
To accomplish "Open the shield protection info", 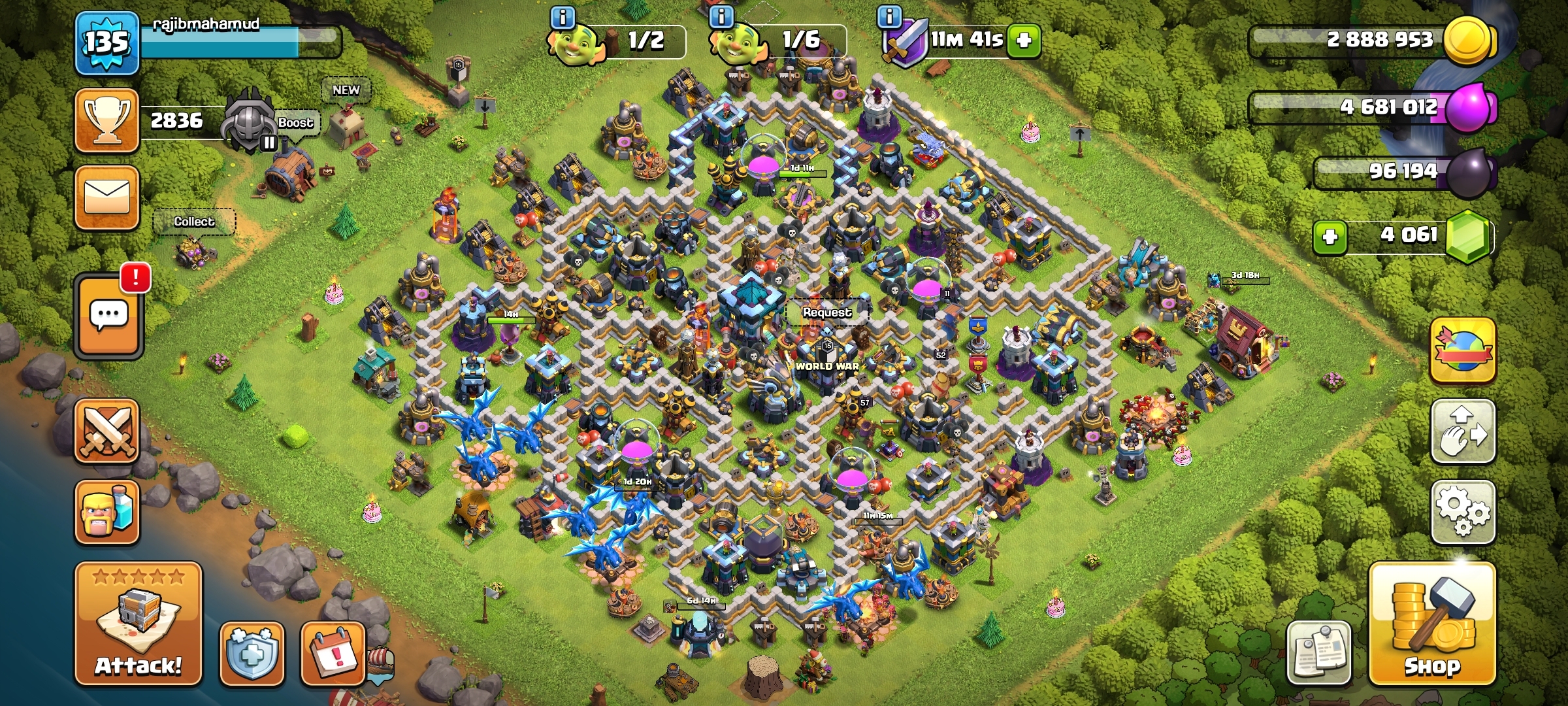I will 252,654.
